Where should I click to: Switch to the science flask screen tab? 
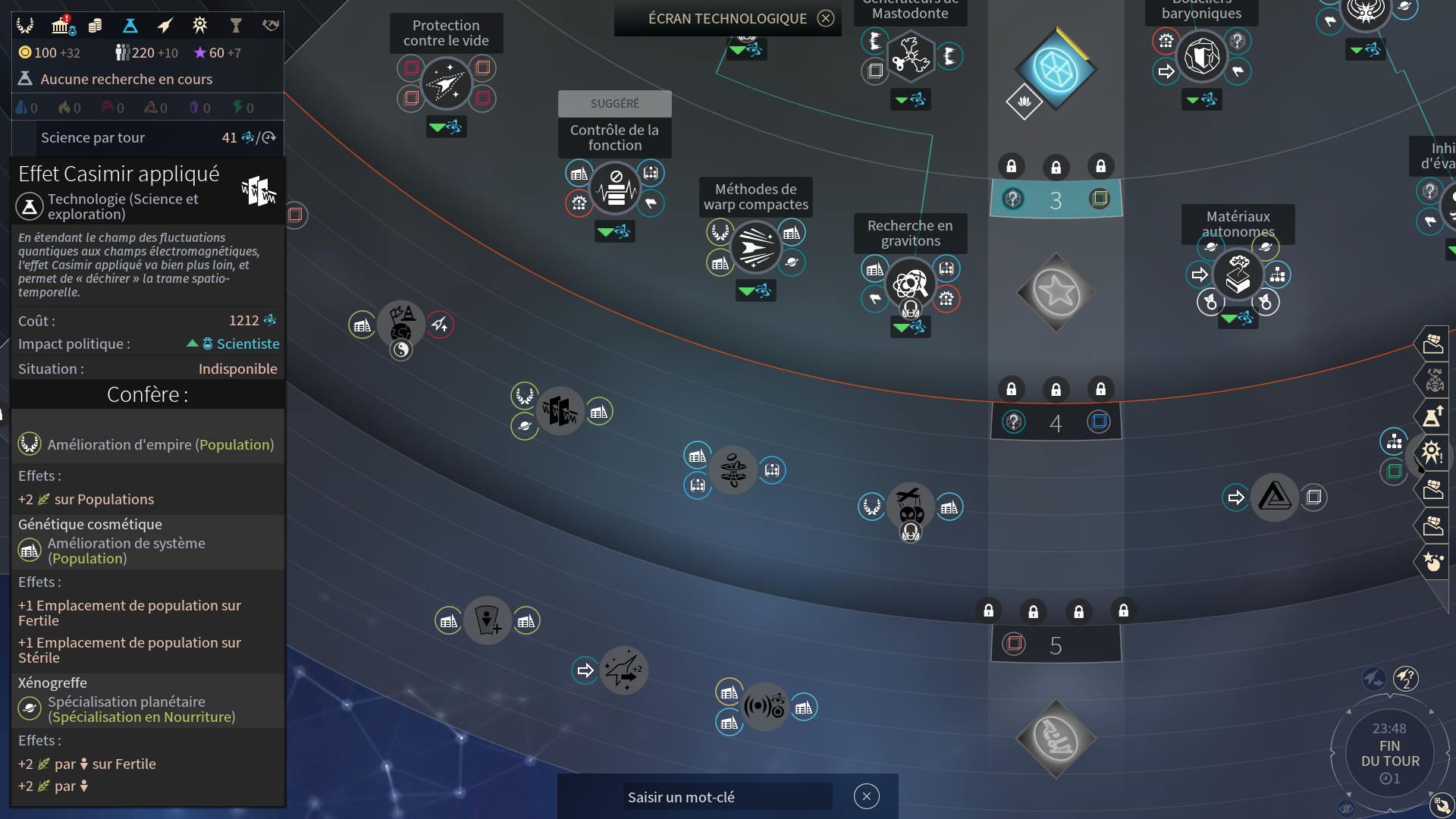click(x=130, y=25)
